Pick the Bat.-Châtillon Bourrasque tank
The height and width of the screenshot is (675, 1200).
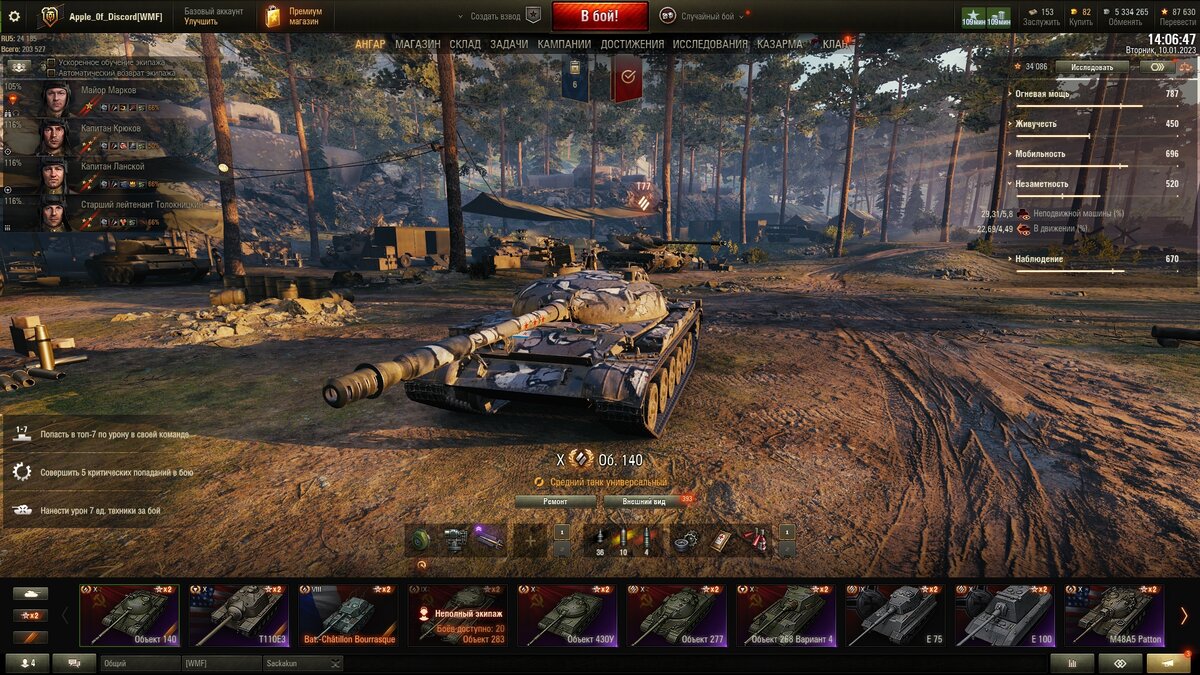point(348,615)
